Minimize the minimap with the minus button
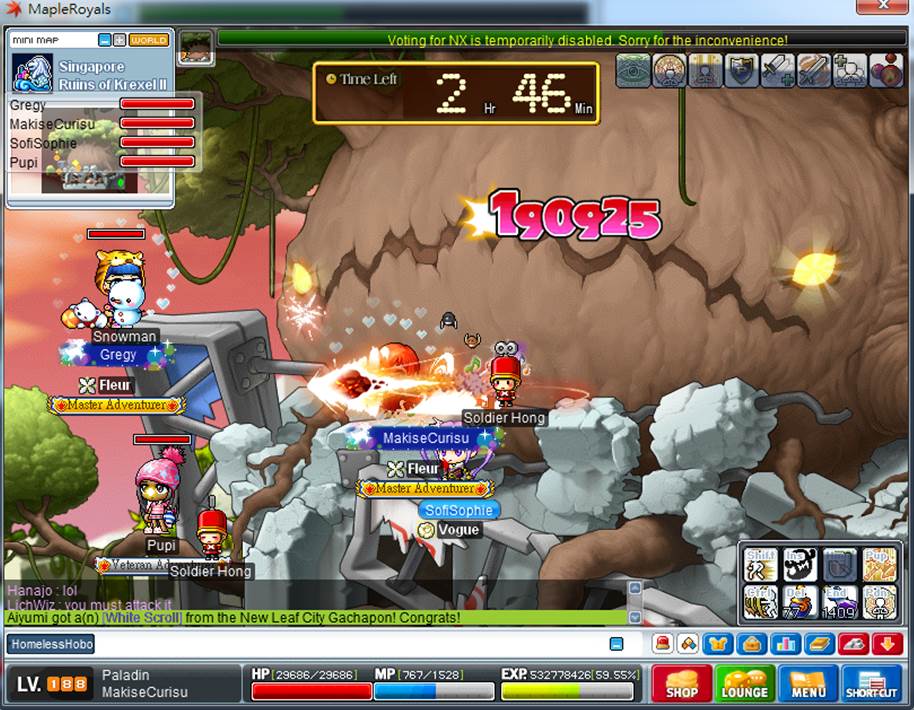Viewport: 914px width, 710px height. pos(105,41)
